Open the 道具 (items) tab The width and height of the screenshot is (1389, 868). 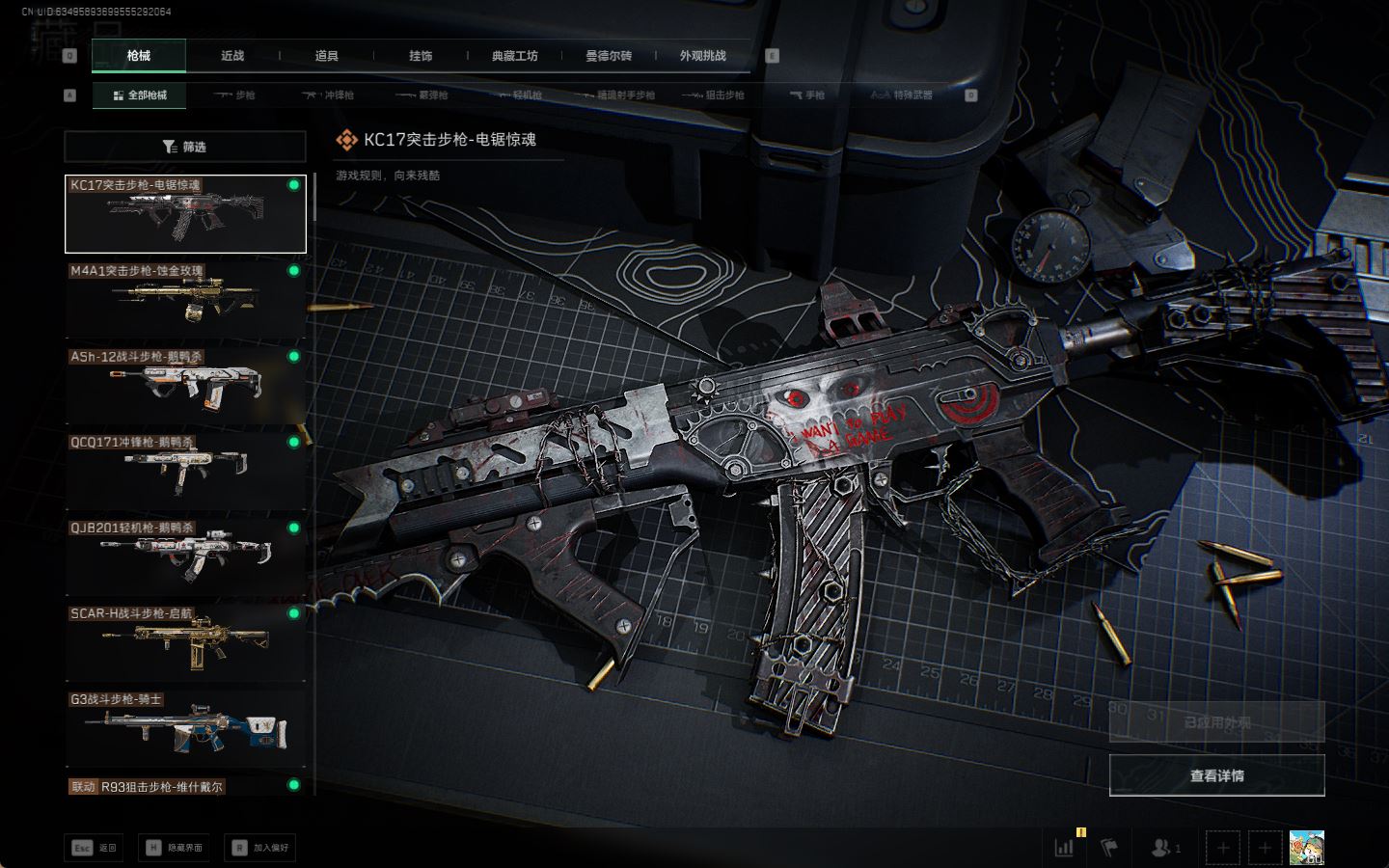point(326,56)
